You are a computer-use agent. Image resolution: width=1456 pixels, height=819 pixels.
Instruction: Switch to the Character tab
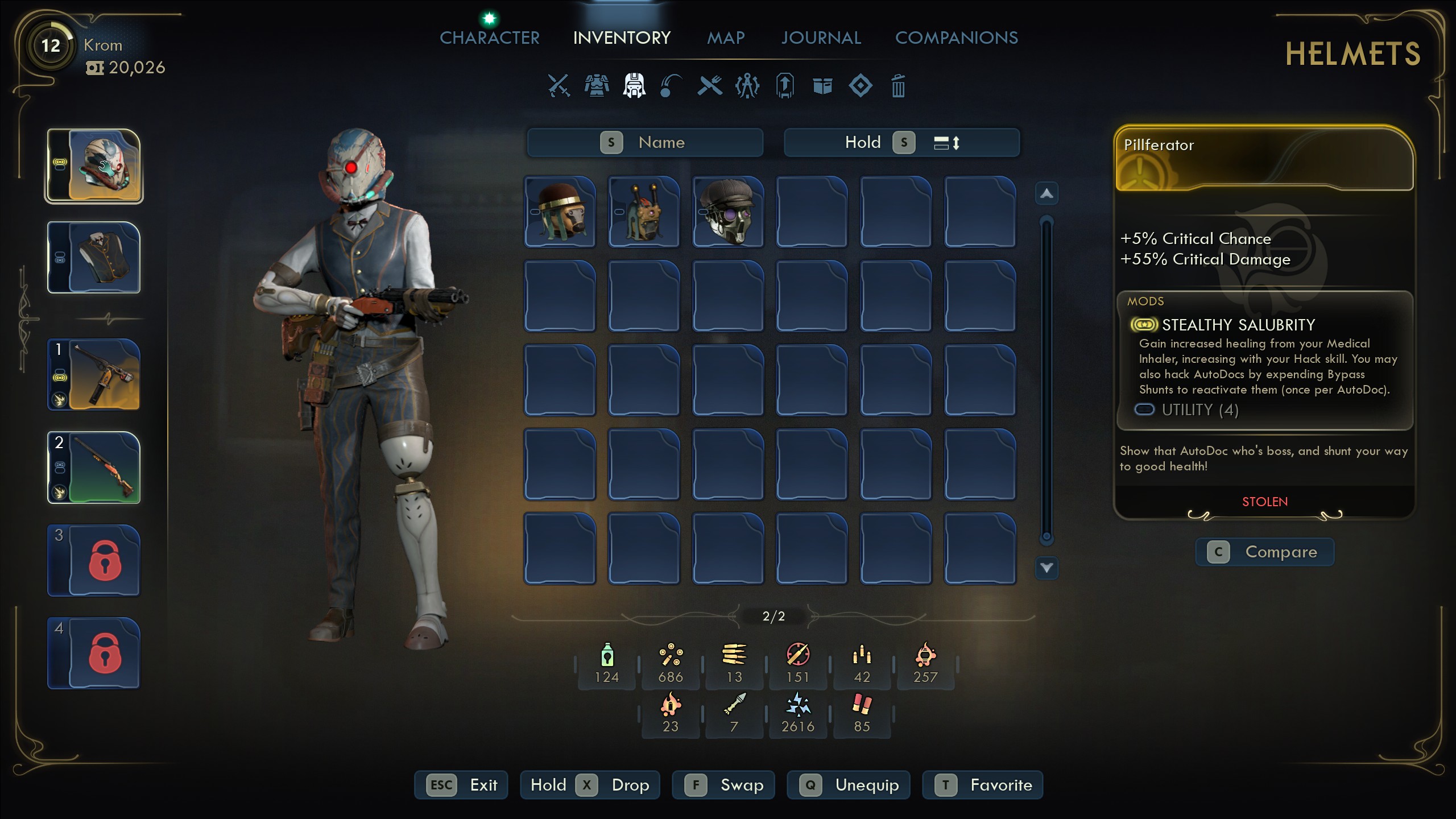[489, 38]
